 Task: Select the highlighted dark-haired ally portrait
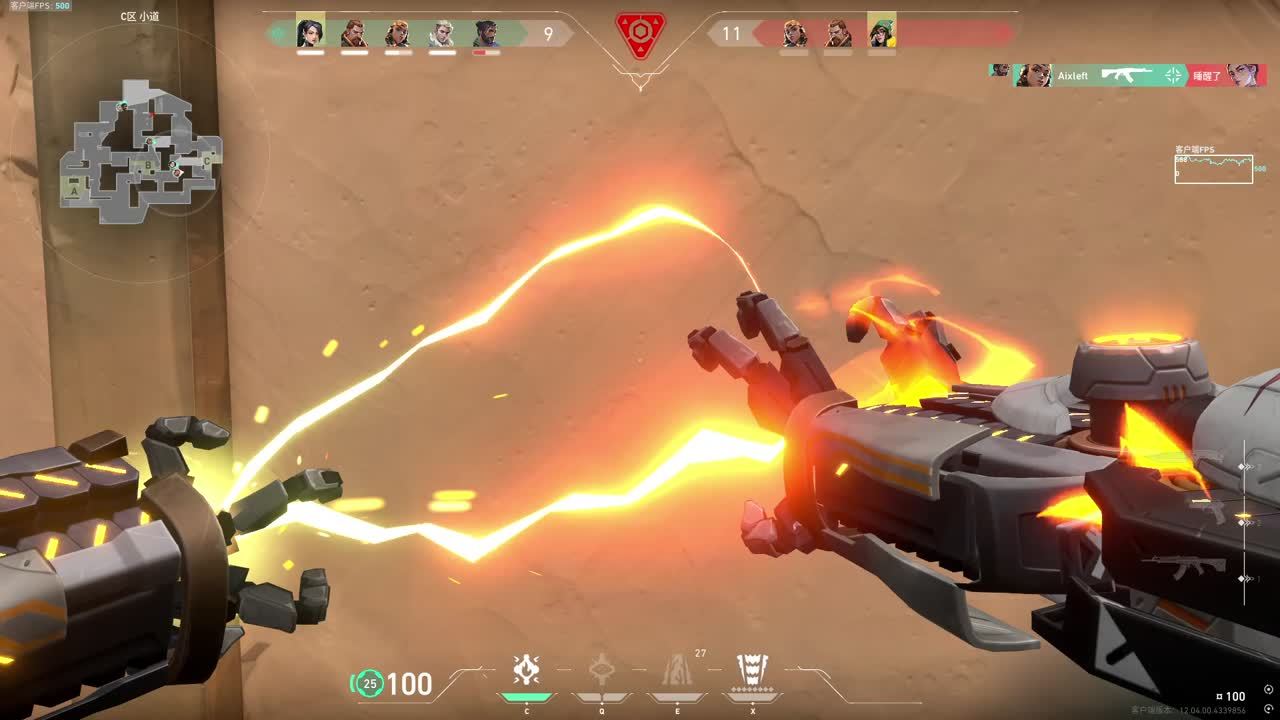tap(310, 32)
